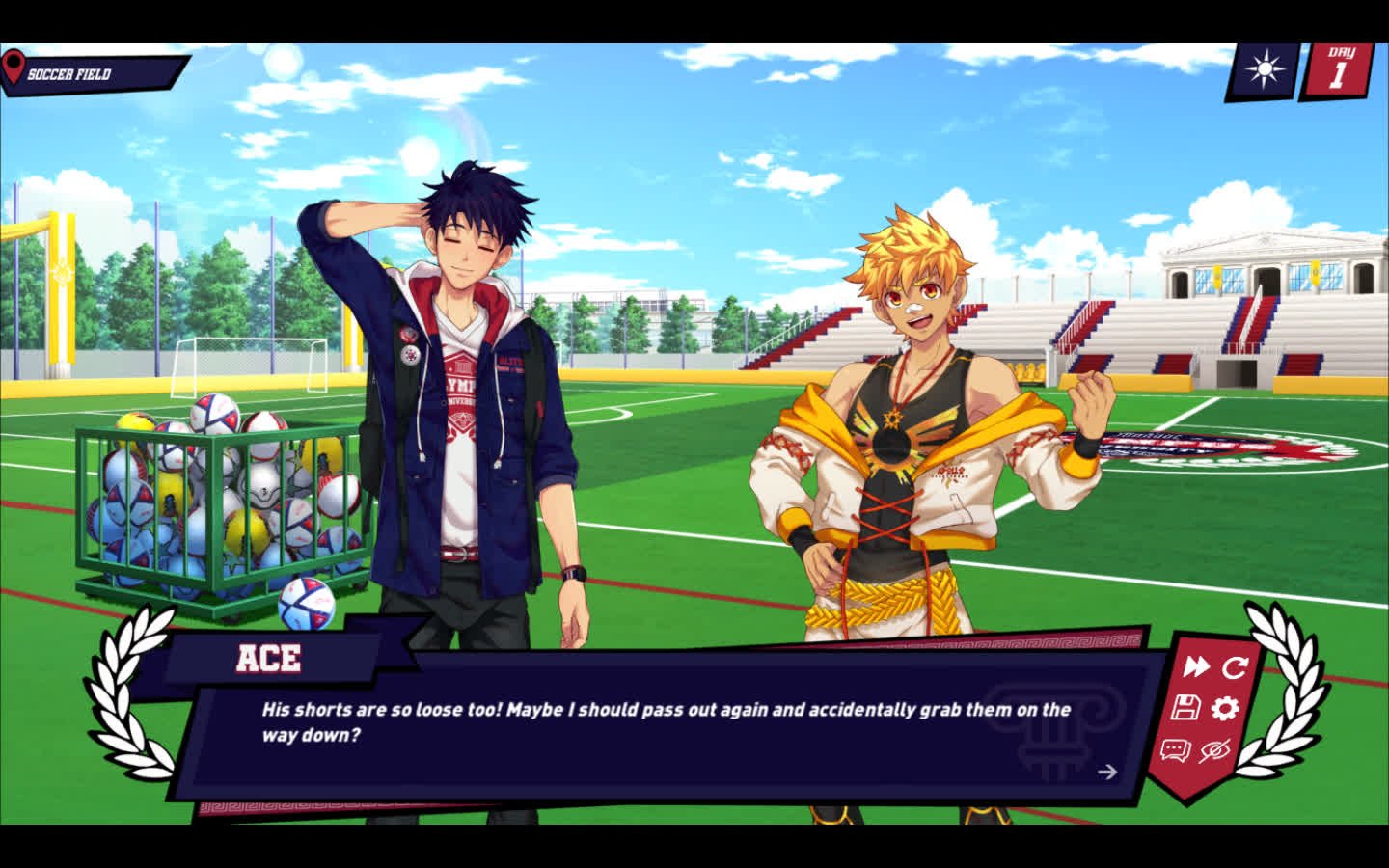Open settings with the gear icon
The height and width of the screenshot is (868, 1389).
[x=1225, y=709]
